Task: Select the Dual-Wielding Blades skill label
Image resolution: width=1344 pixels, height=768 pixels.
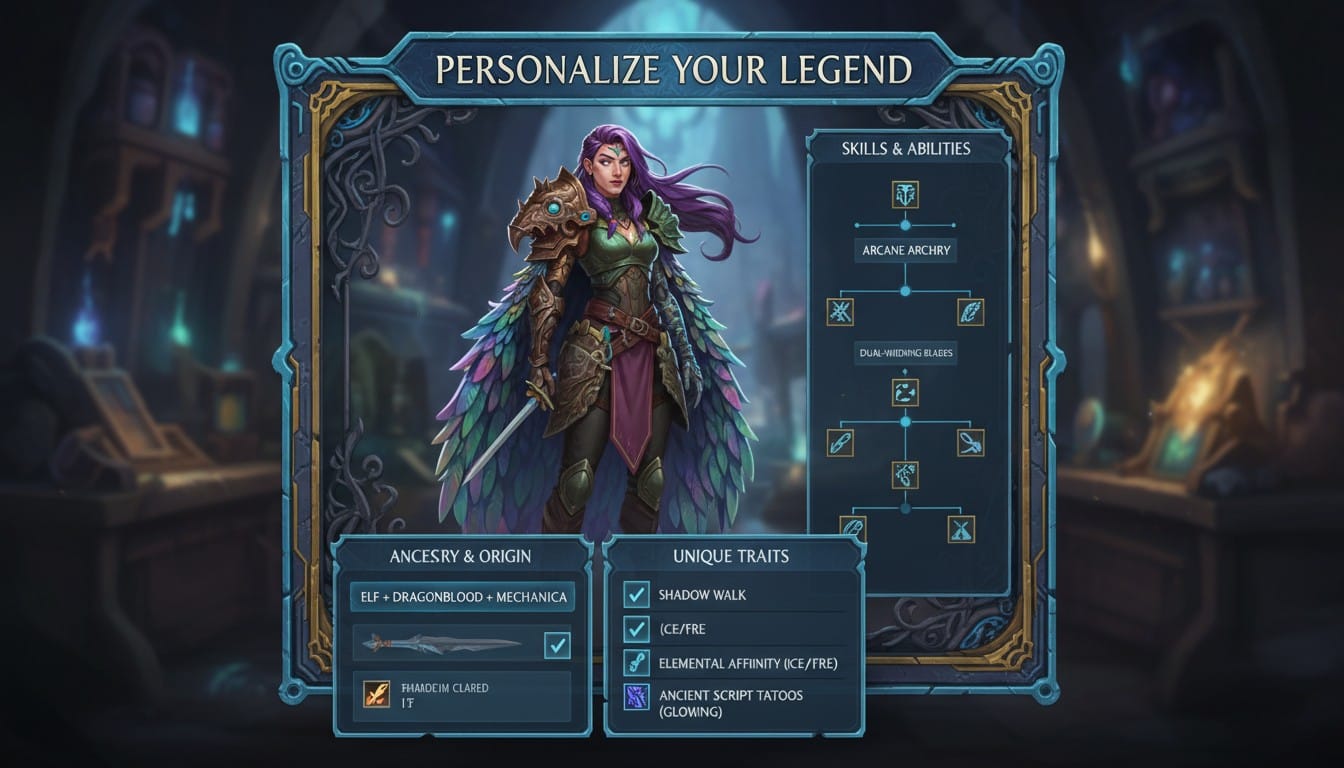Action: pyautogui.click(x=905, y=352)
